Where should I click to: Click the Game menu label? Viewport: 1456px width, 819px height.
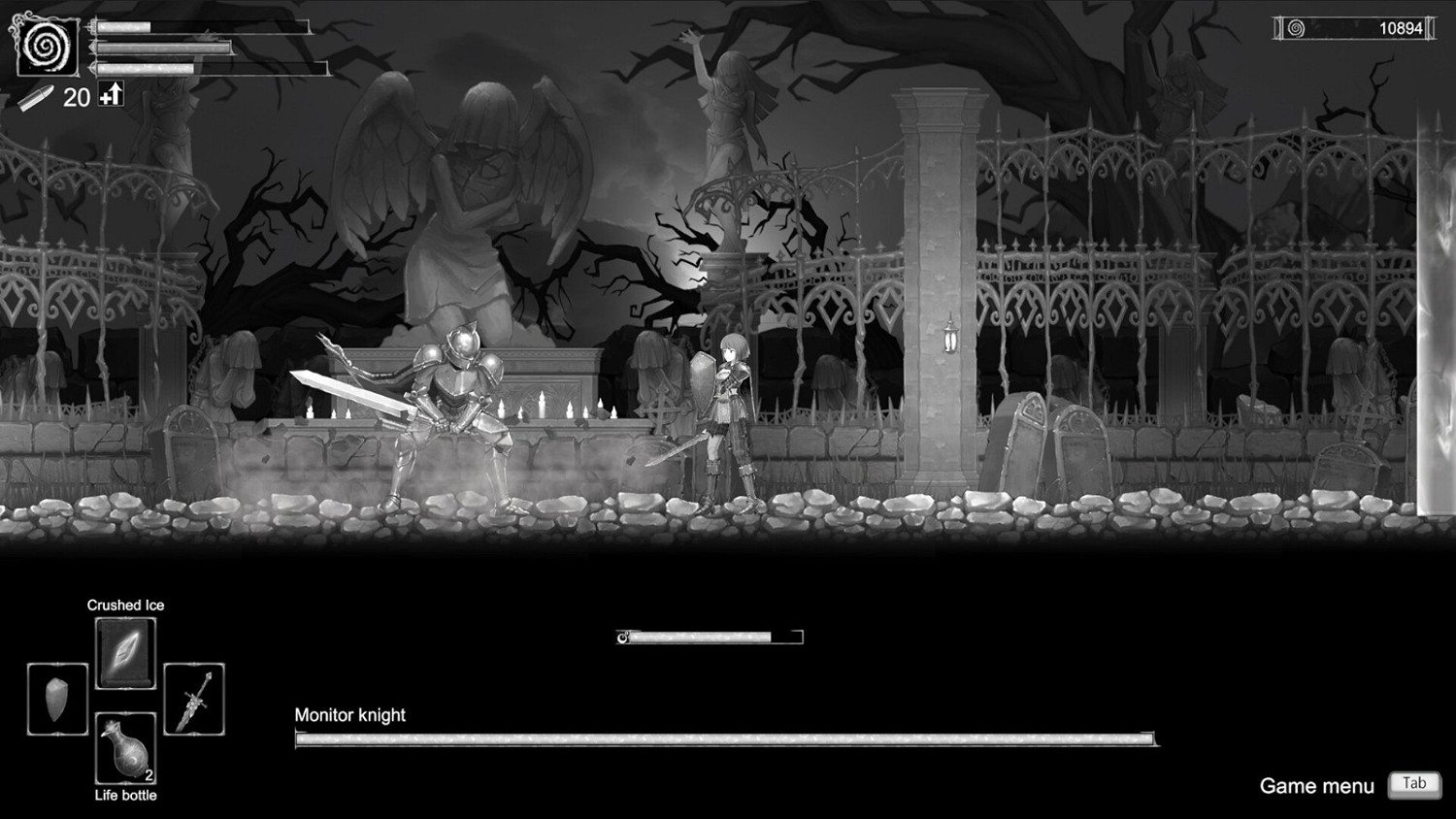pyautogui.click(x=1316, y=786)
